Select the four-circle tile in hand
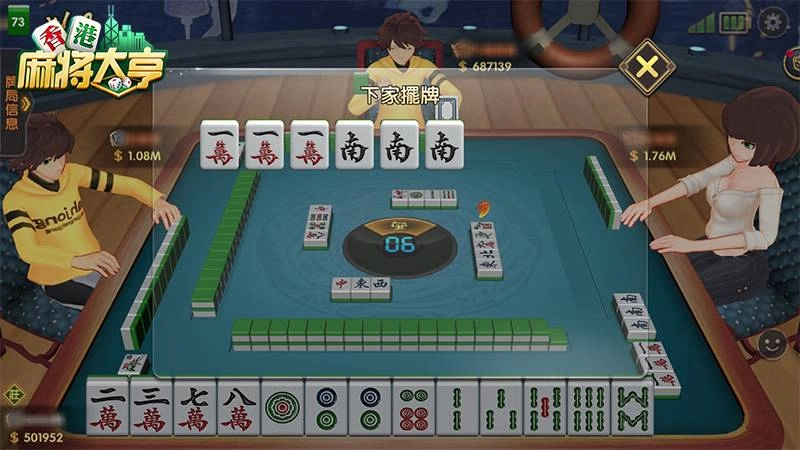 click(413, 409)
